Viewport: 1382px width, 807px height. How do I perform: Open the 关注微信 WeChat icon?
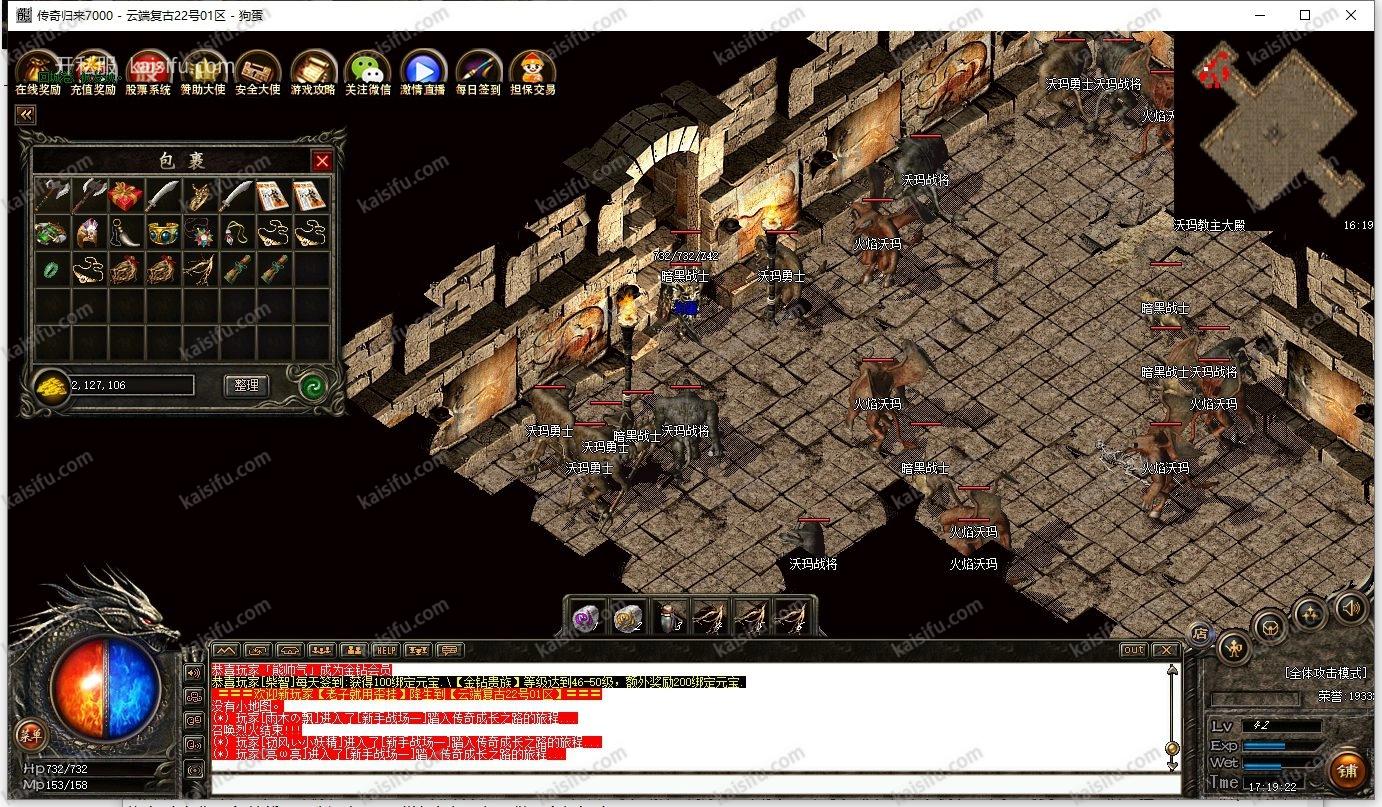[x=367, y=71]
